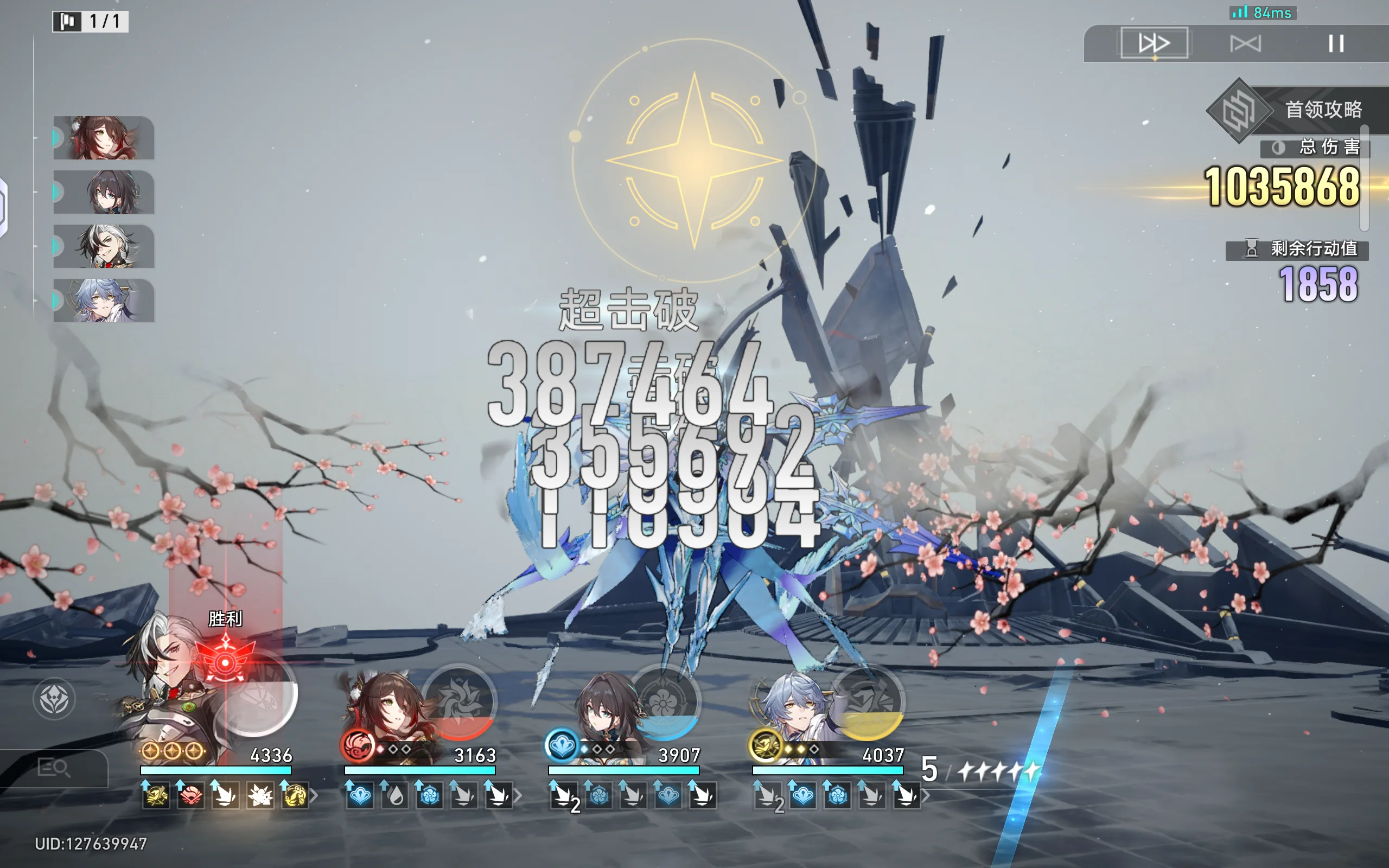
Task: Select the red-haired portrait in the turn order
Action: pyautogui.click(x=104, y=138)
